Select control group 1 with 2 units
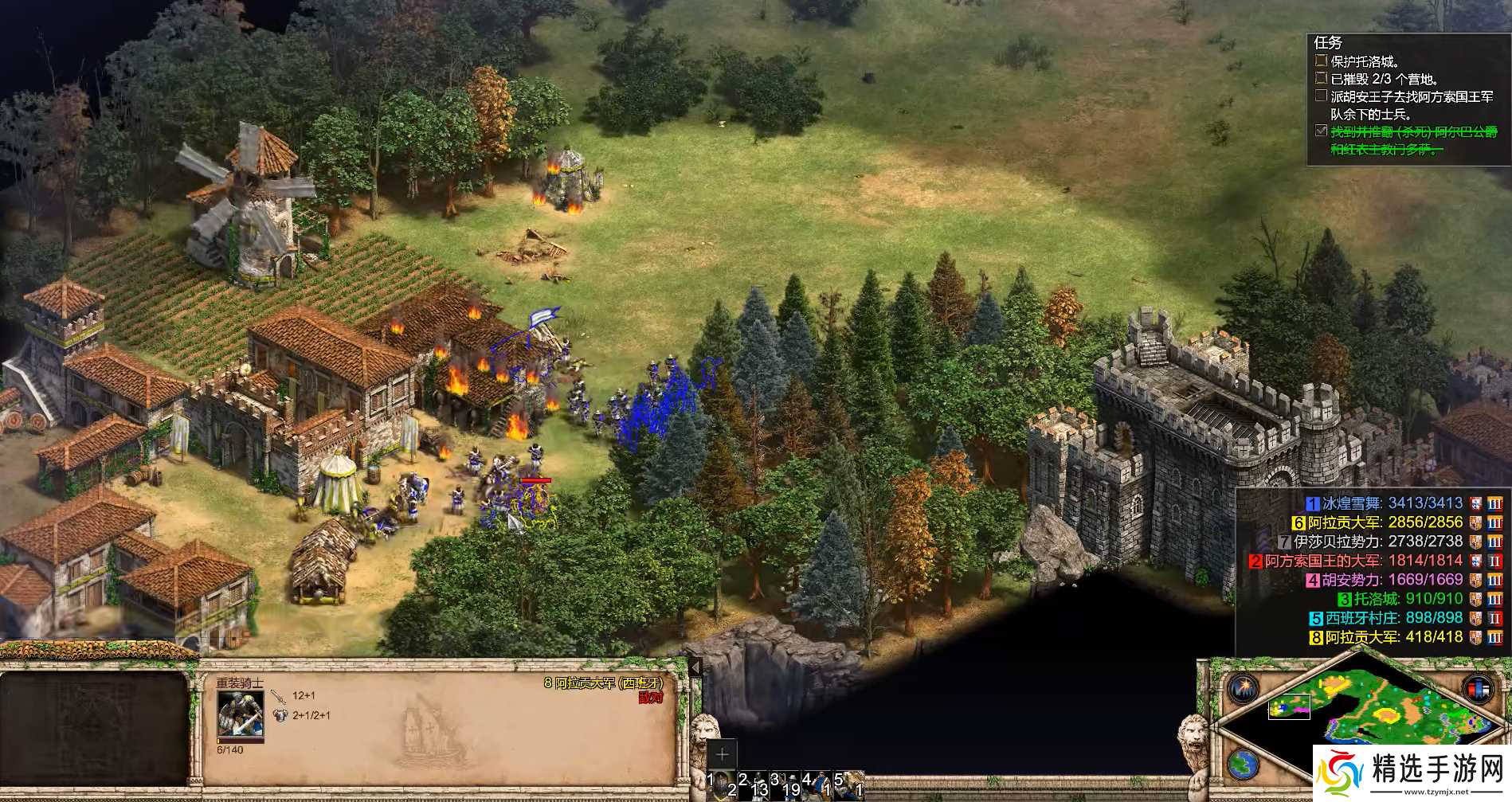This screenshot has height=802, width=1512. (721, 784)
